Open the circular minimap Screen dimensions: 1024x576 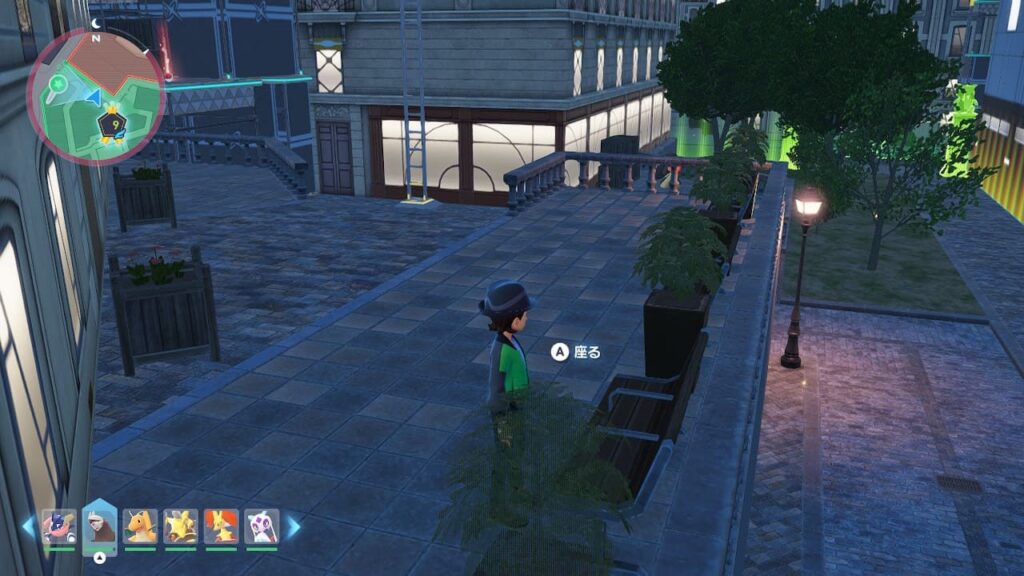[x=95, y=97]
